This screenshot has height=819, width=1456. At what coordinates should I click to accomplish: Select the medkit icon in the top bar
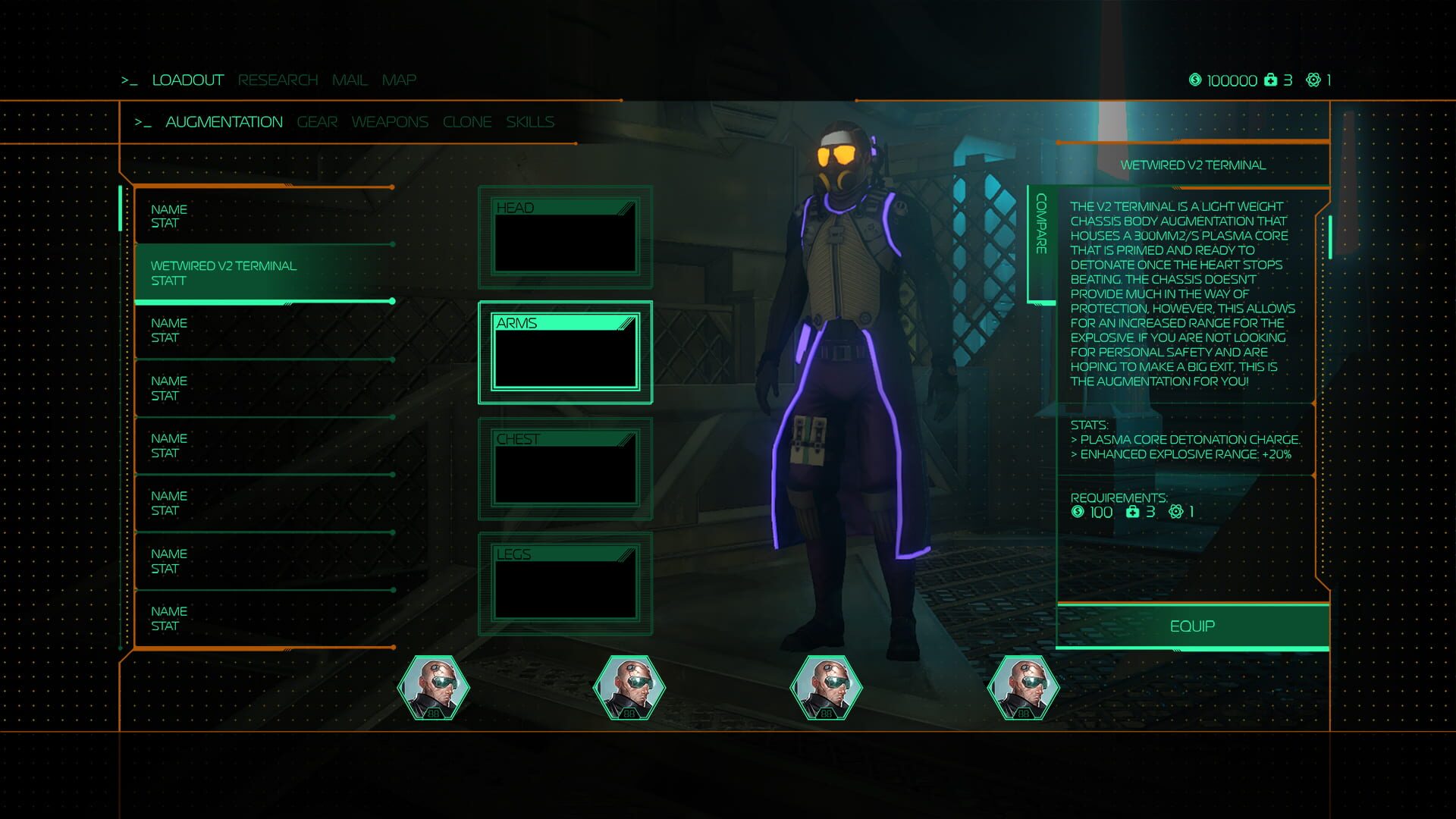pos(1270,79)
